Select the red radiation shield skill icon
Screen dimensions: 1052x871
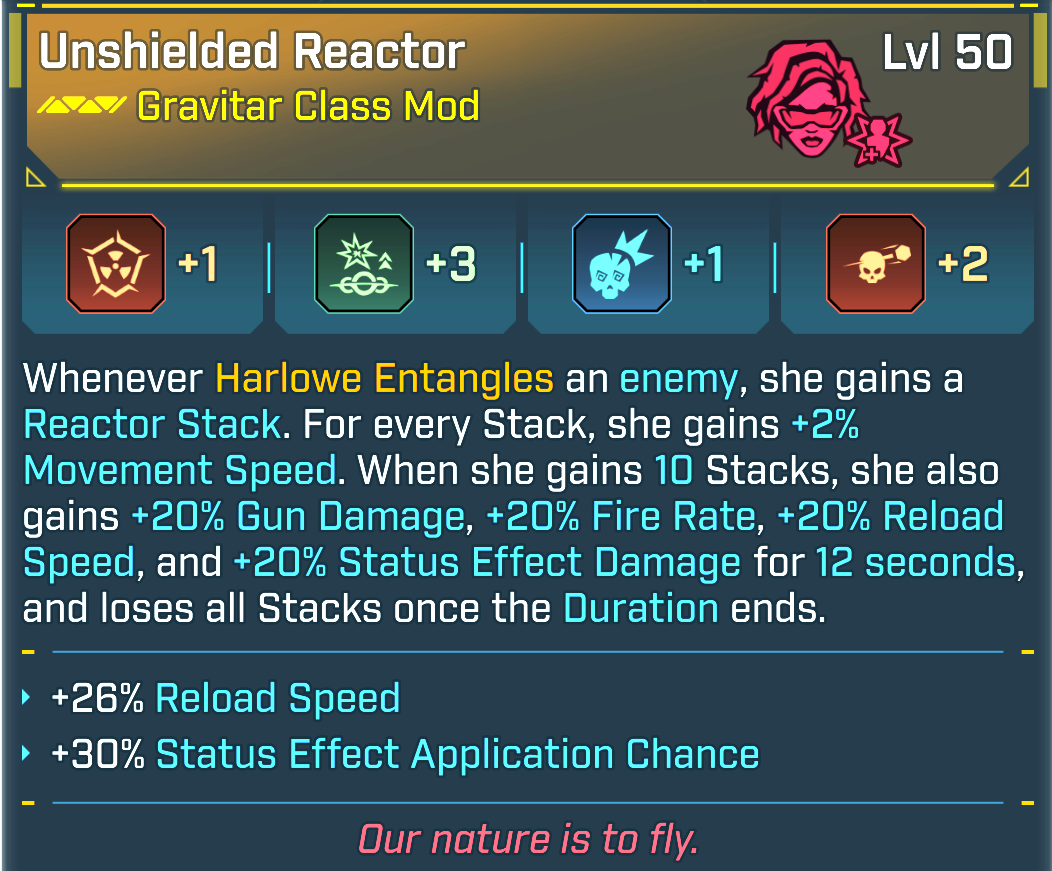point(115,264)
